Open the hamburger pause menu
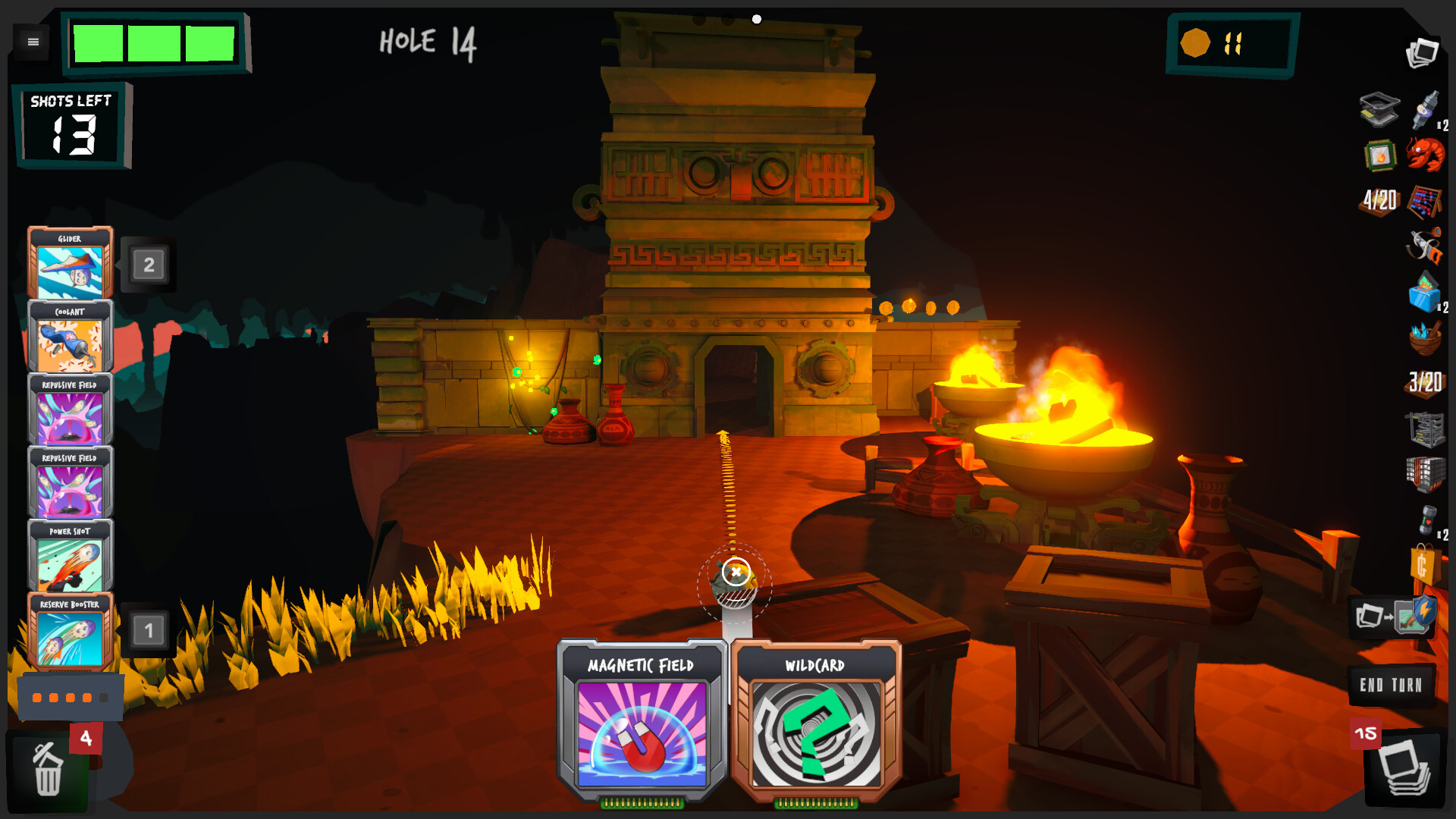The height and width of the screenshot is (819, 1456). pos(32,42)
